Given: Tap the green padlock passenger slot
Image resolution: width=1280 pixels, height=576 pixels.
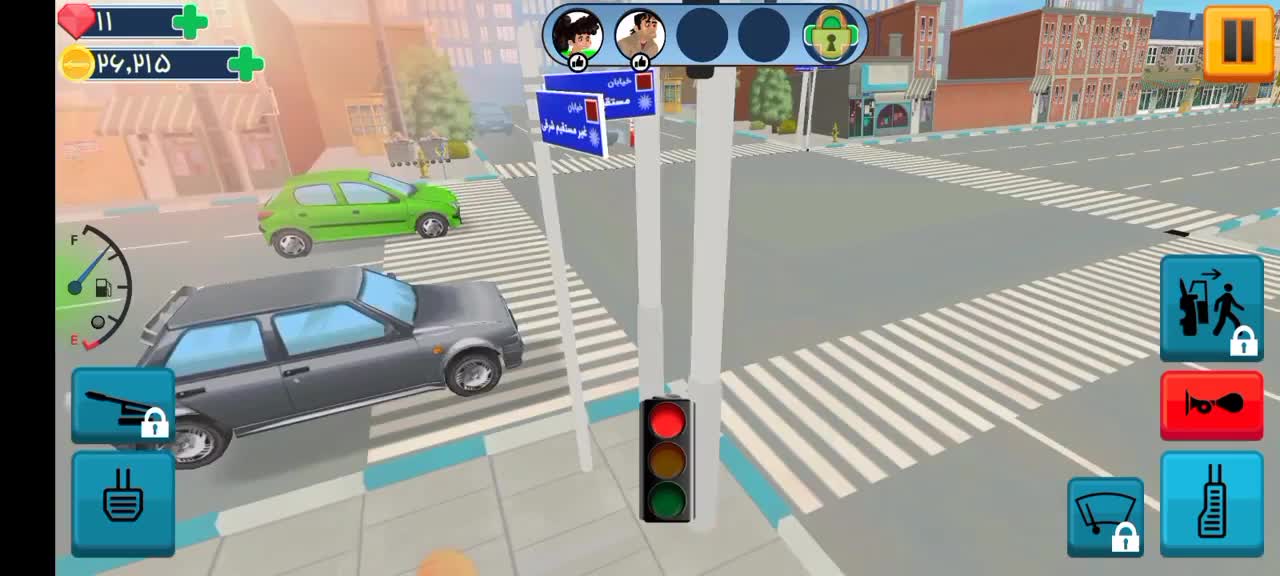Looking at the screenshot, I should (x=828, y=36).
